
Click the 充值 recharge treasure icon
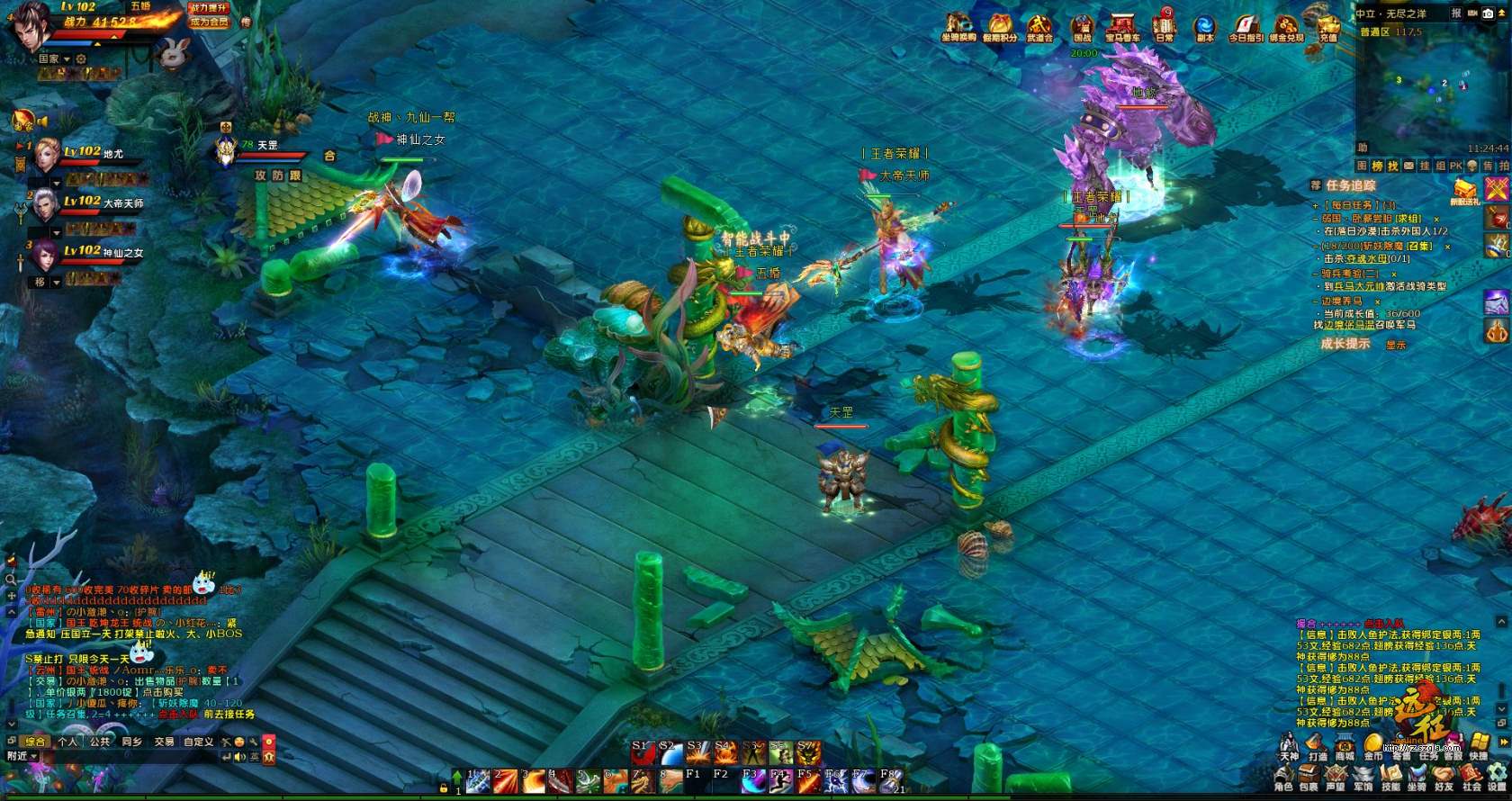pos(1327,25)
